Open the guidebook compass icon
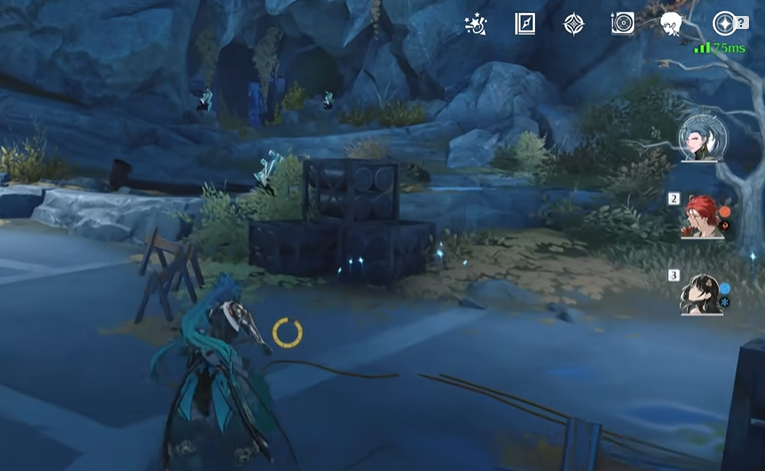The image size is (765, 471). point(525,24)
